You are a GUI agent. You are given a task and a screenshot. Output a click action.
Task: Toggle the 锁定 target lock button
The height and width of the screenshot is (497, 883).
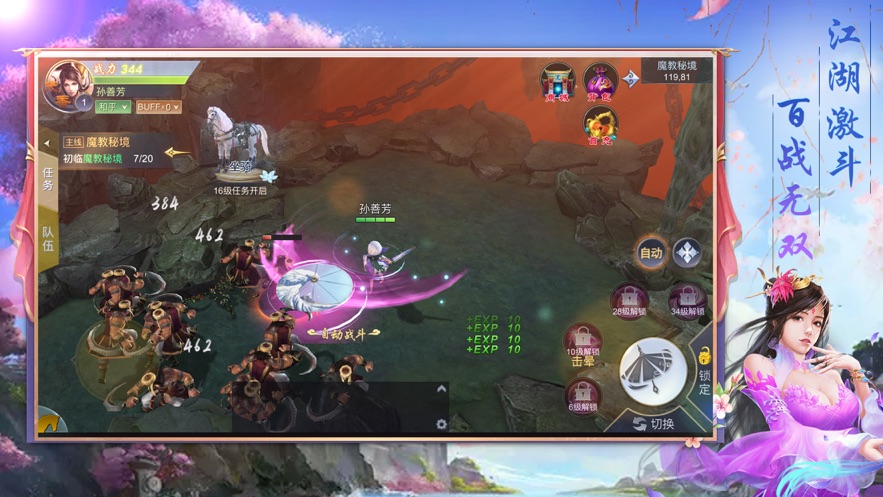704,368
